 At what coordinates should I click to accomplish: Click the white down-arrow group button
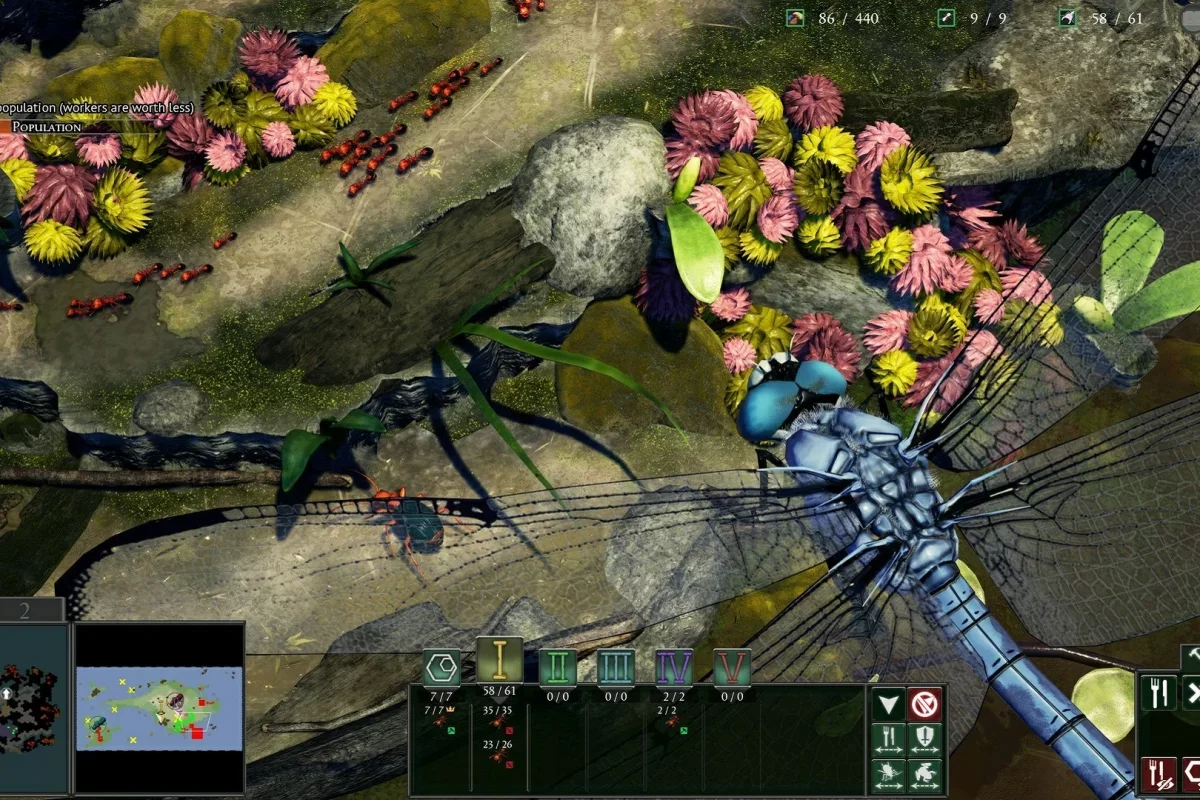point(888,704)
